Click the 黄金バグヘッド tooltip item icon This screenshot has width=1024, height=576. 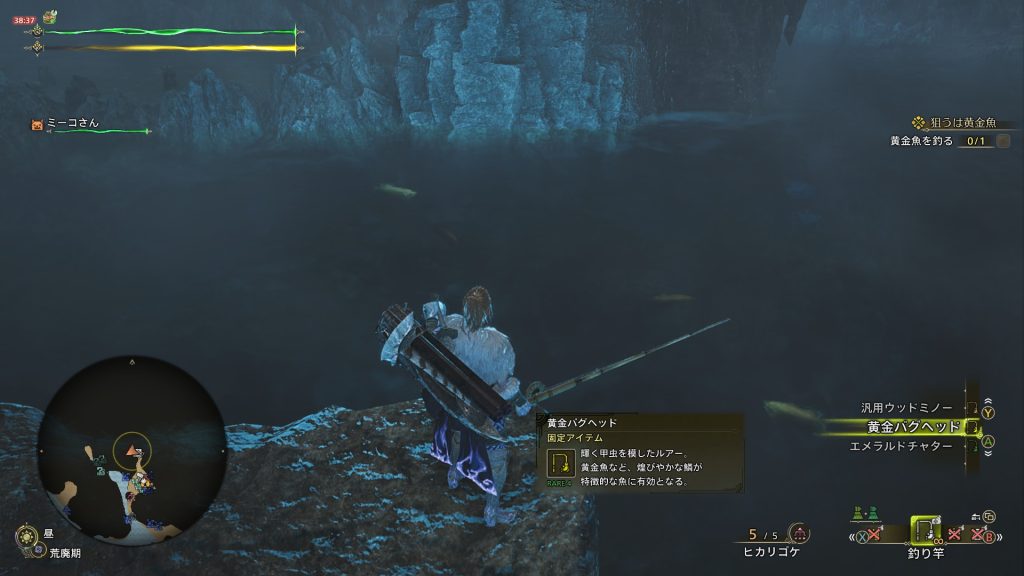[560, 463]
